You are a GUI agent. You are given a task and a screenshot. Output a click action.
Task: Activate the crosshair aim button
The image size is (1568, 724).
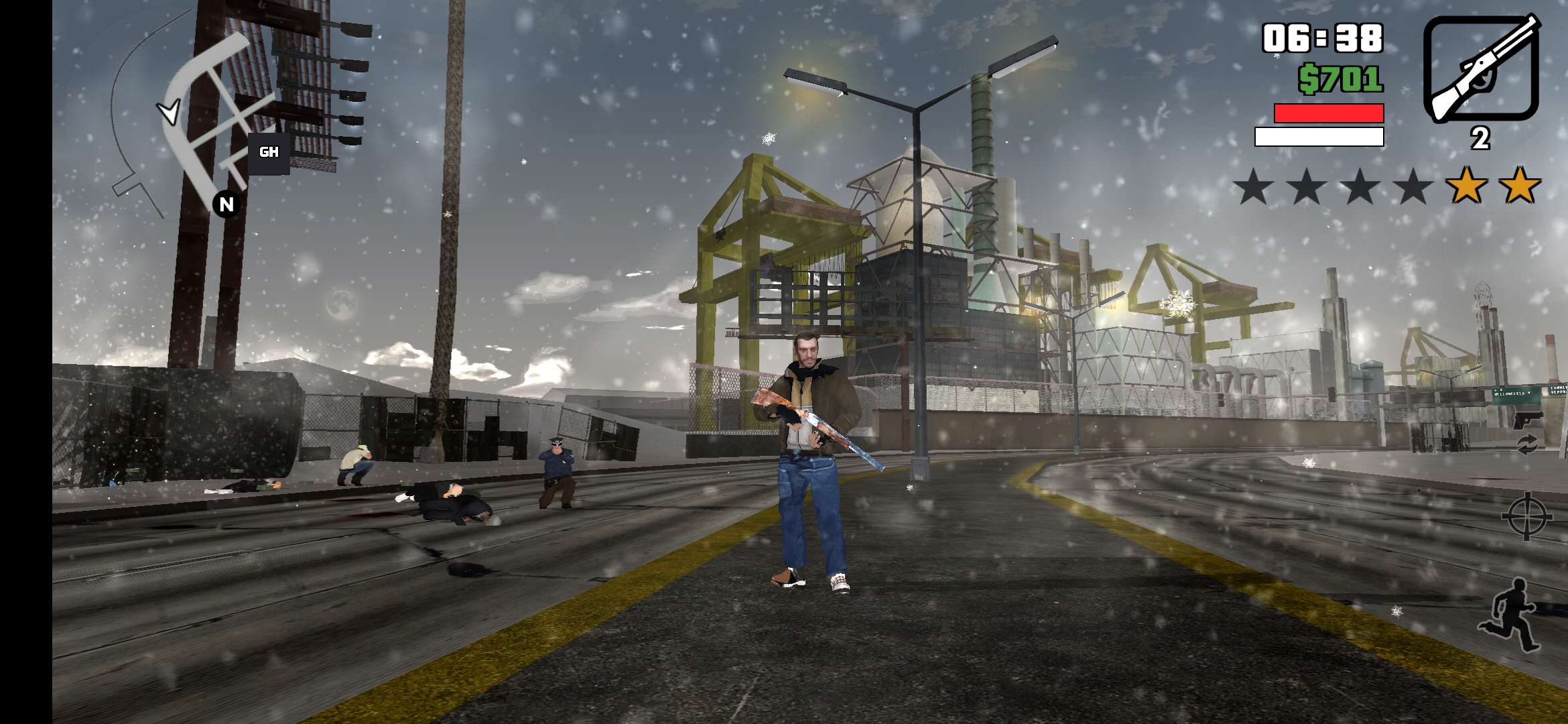coord(1526,516)
